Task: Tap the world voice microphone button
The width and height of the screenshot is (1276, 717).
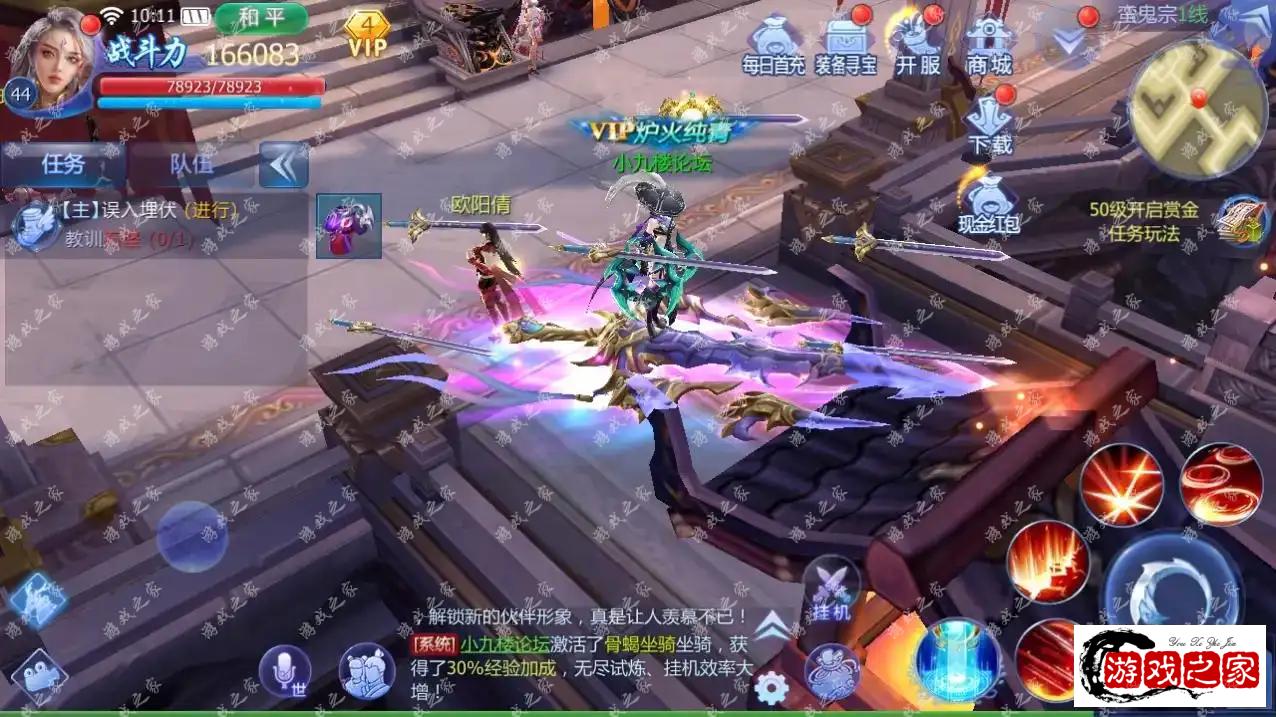Action: point(285,669)
